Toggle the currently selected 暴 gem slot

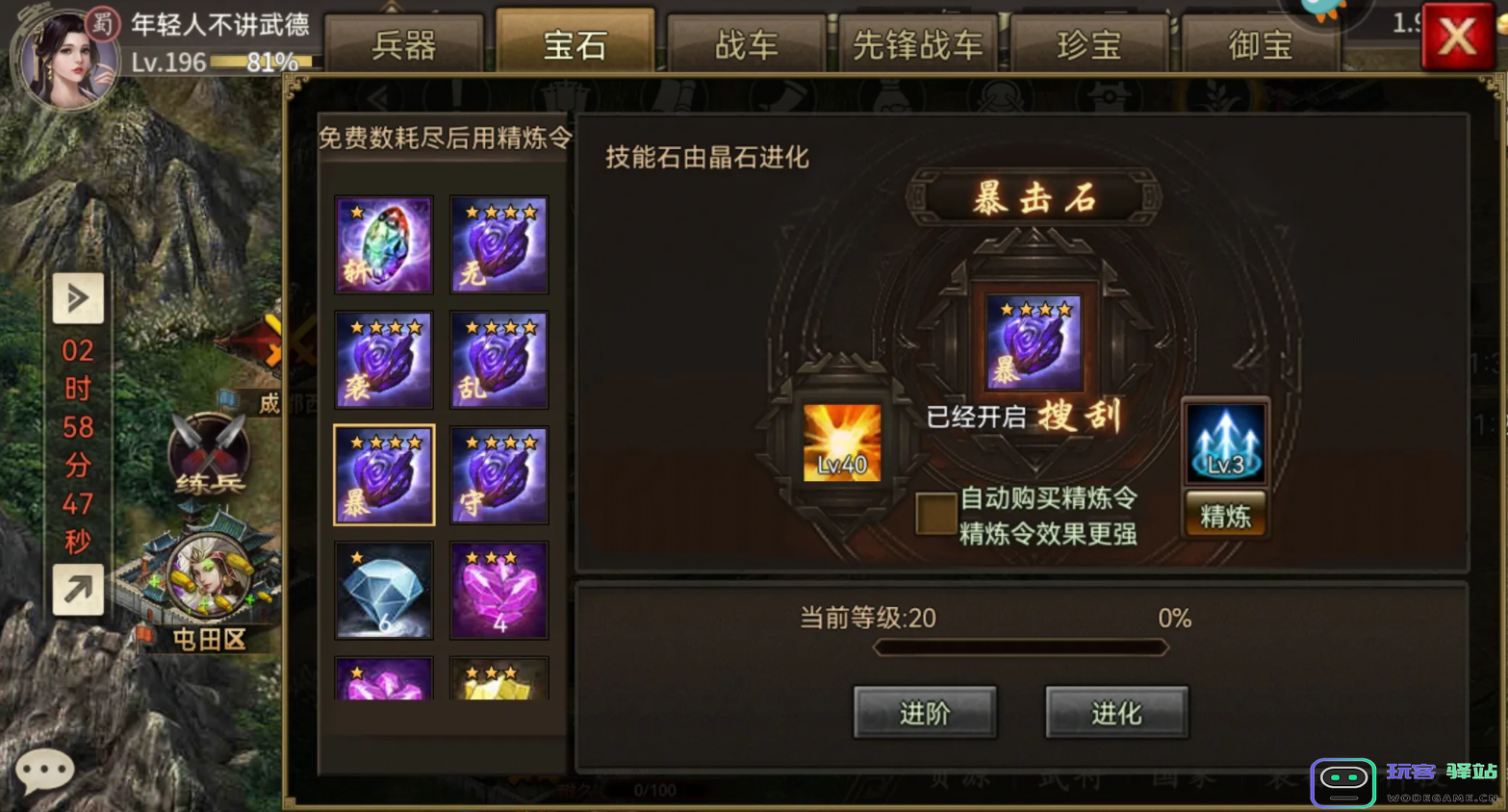[383, 473]
